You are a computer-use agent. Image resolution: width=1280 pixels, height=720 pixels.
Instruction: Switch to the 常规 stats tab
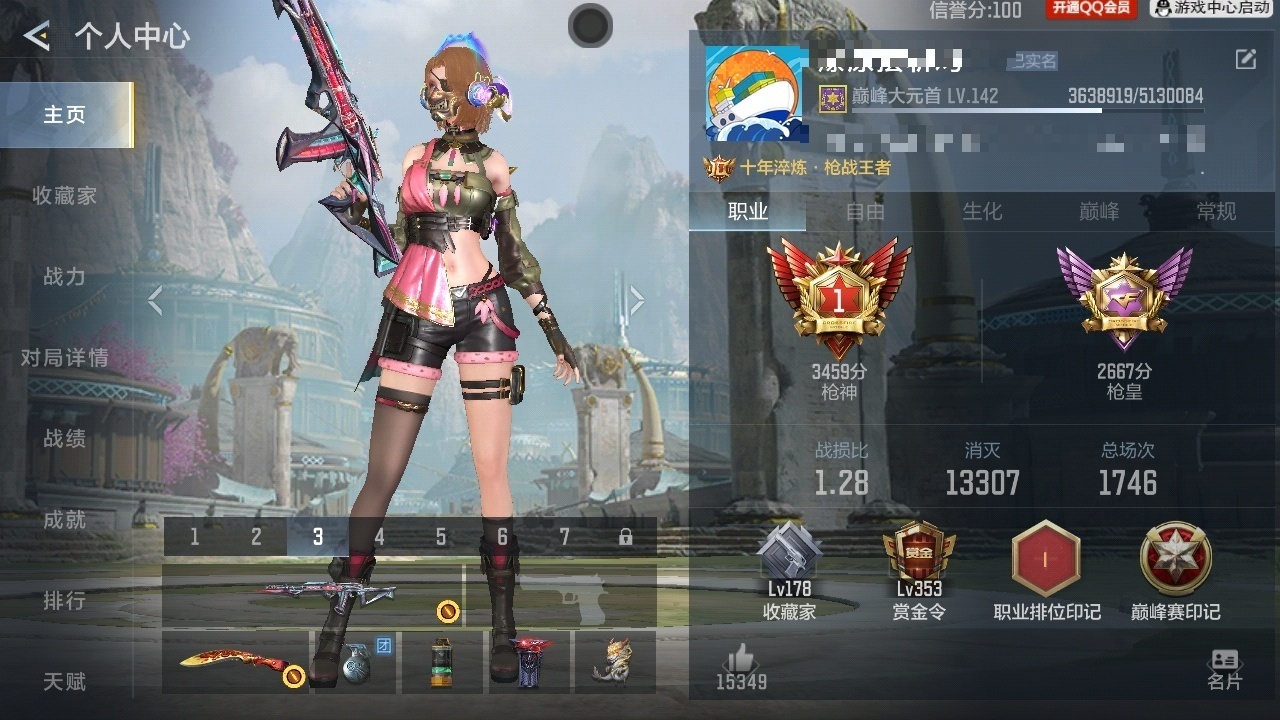tap(1217, 212)
